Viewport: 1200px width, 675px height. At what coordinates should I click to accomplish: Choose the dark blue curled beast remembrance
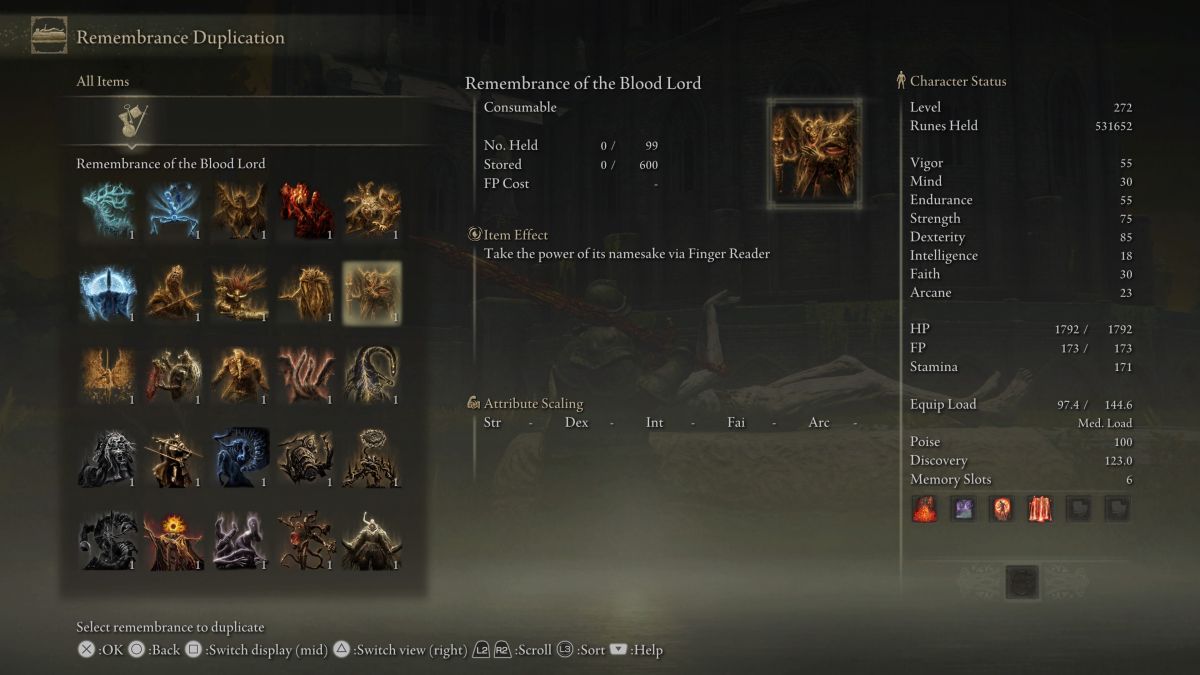240,458
